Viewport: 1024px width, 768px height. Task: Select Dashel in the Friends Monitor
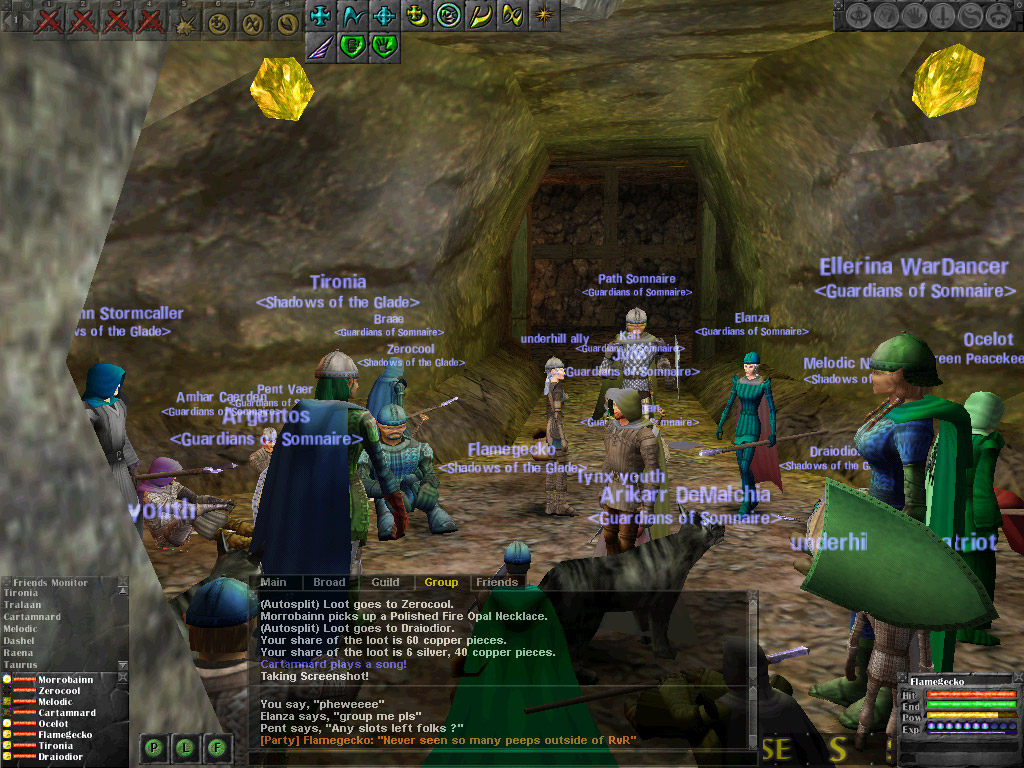(x=19, y=641)
